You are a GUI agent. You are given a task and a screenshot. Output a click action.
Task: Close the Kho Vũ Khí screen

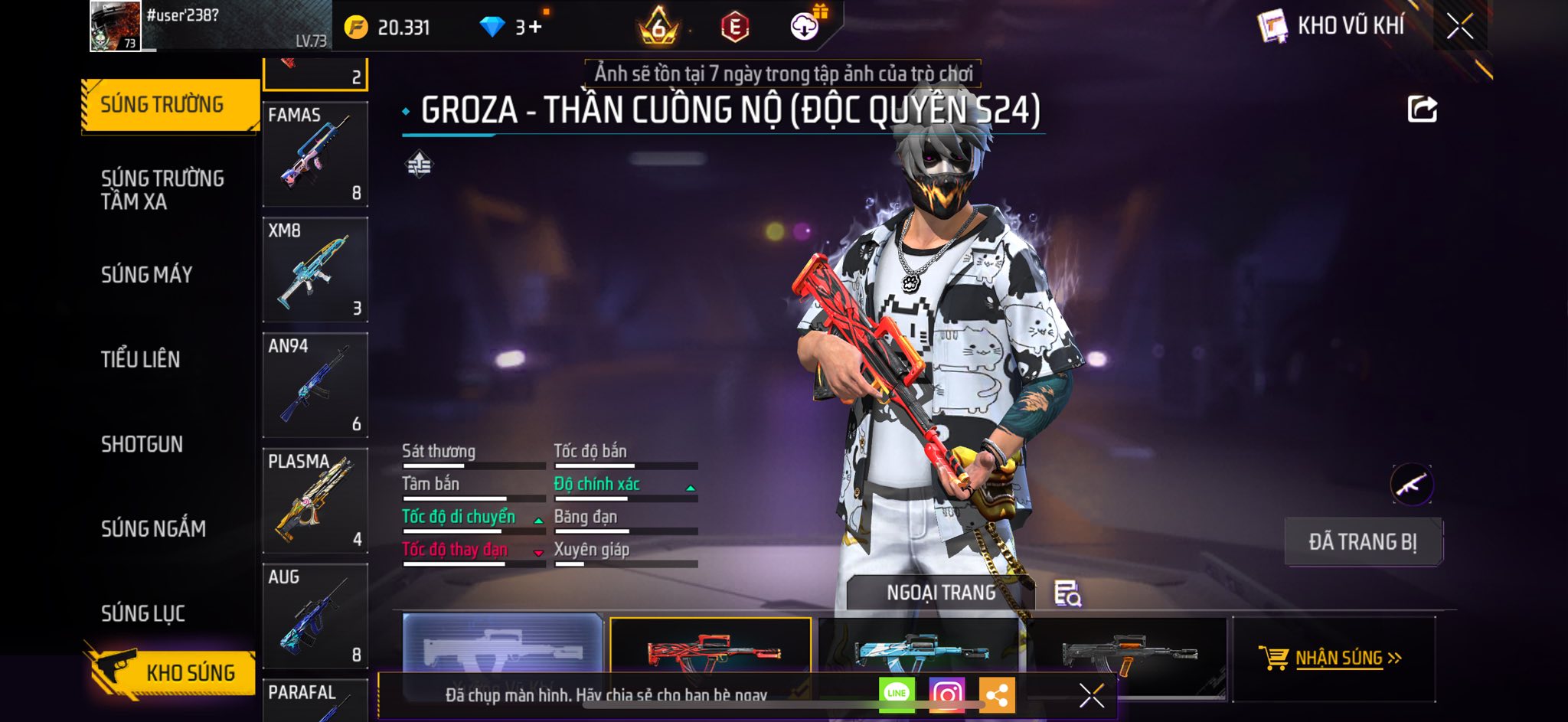(x=1459, y=26)
